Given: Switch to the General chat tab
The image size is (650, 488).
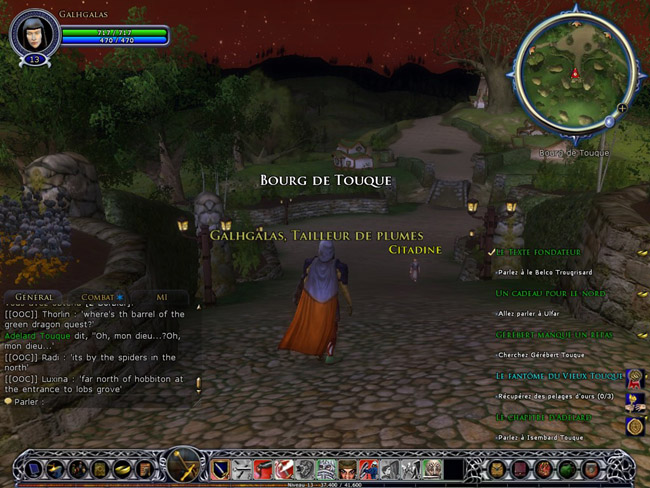Looking at the screenshot, I should click(34, 297).
